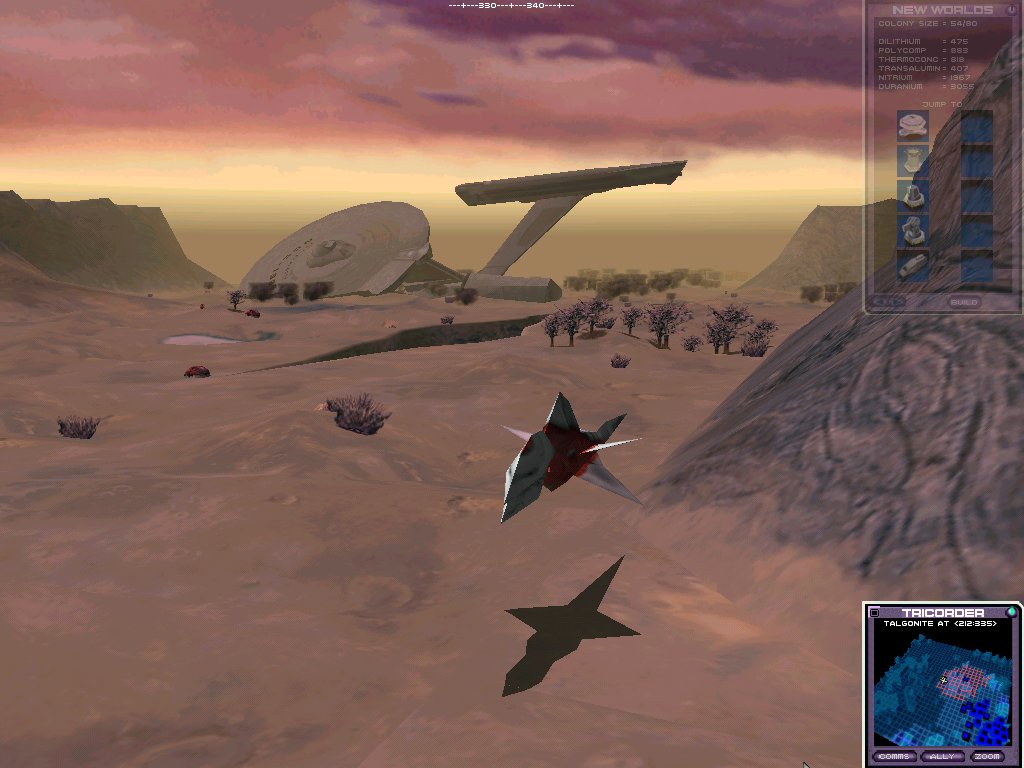Click the Tricorder terrain grid map

pyautogui.click(x=942, y=690)
